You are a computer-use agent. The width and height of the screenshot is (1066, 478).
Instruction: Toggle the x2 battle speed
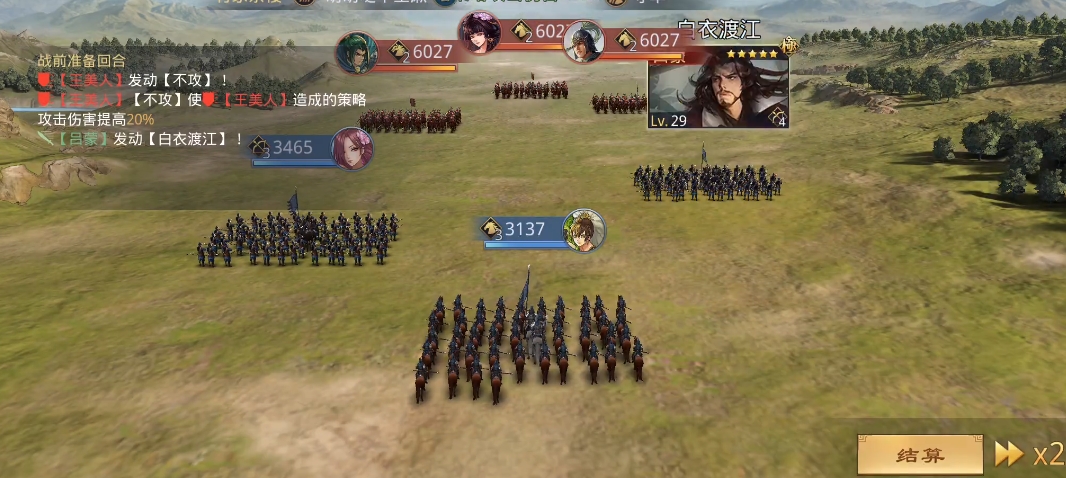pos(1029,455)
